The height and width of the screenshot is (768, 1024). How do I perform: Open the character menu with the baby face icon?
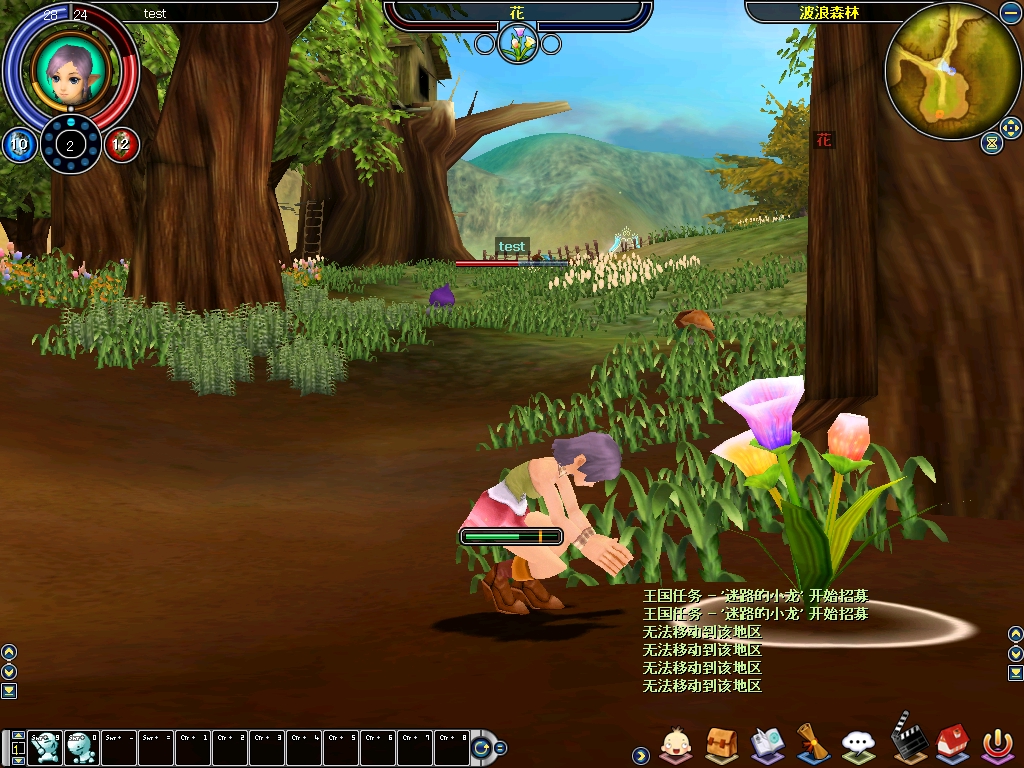[677, 744]
